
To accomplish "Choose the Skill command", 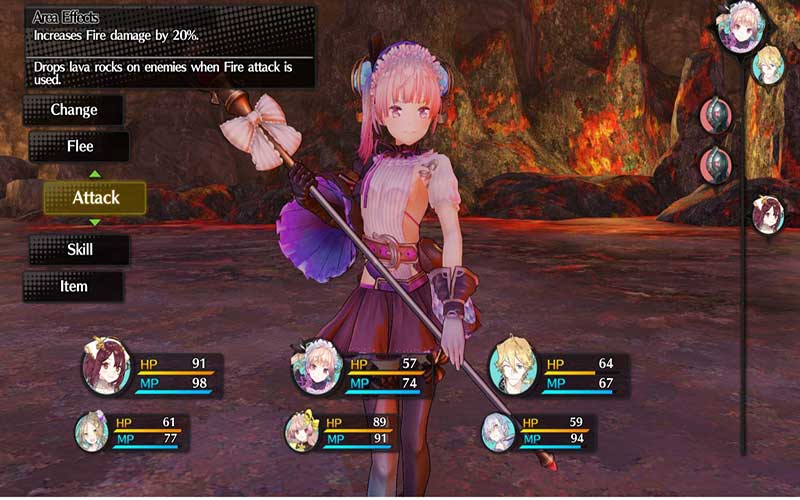I will (79, 249).
